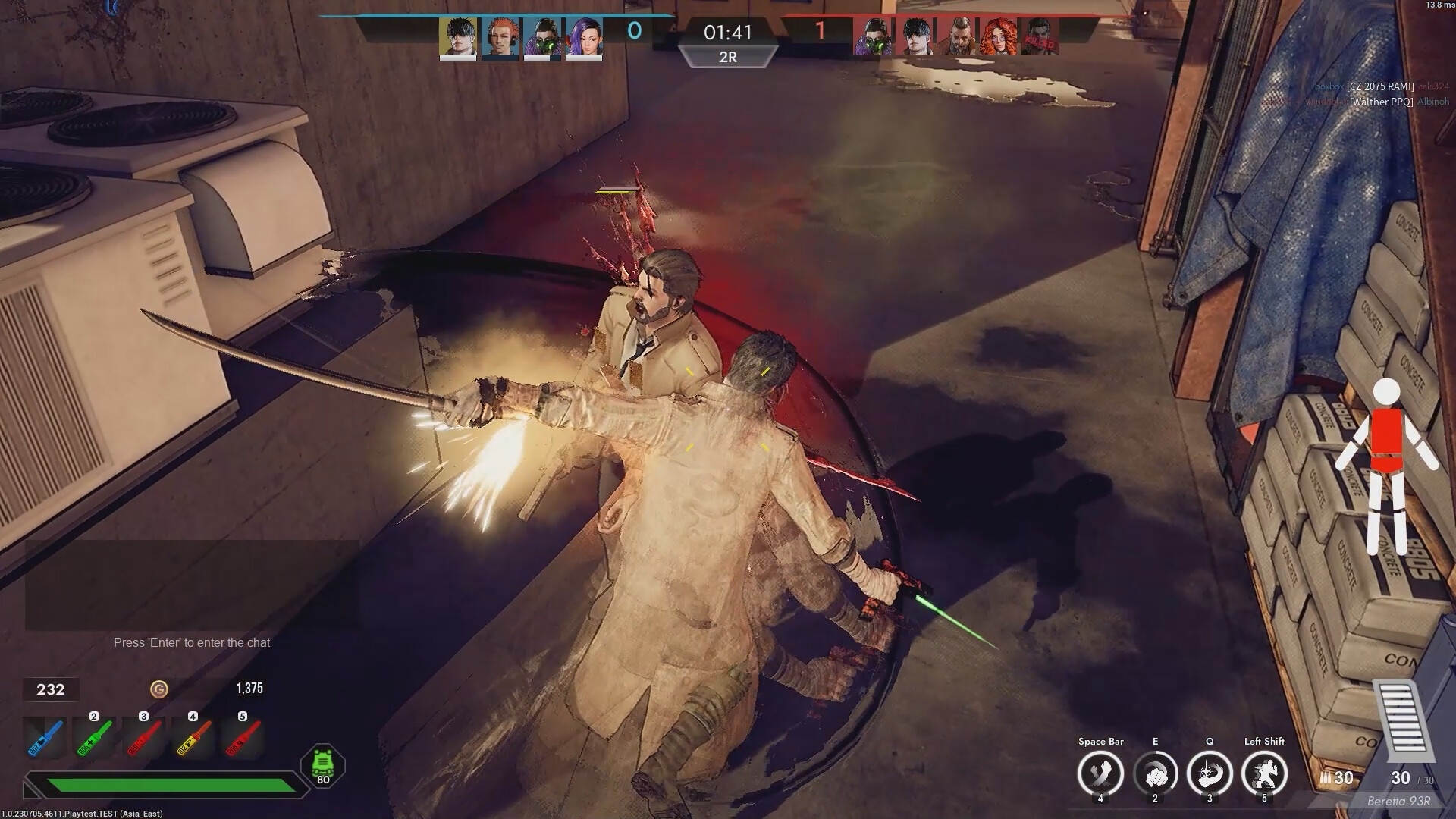Viewport: 1456px width, 819px height.
Task: Click the Press Enter chat prompt text
Action: point(192,642)
